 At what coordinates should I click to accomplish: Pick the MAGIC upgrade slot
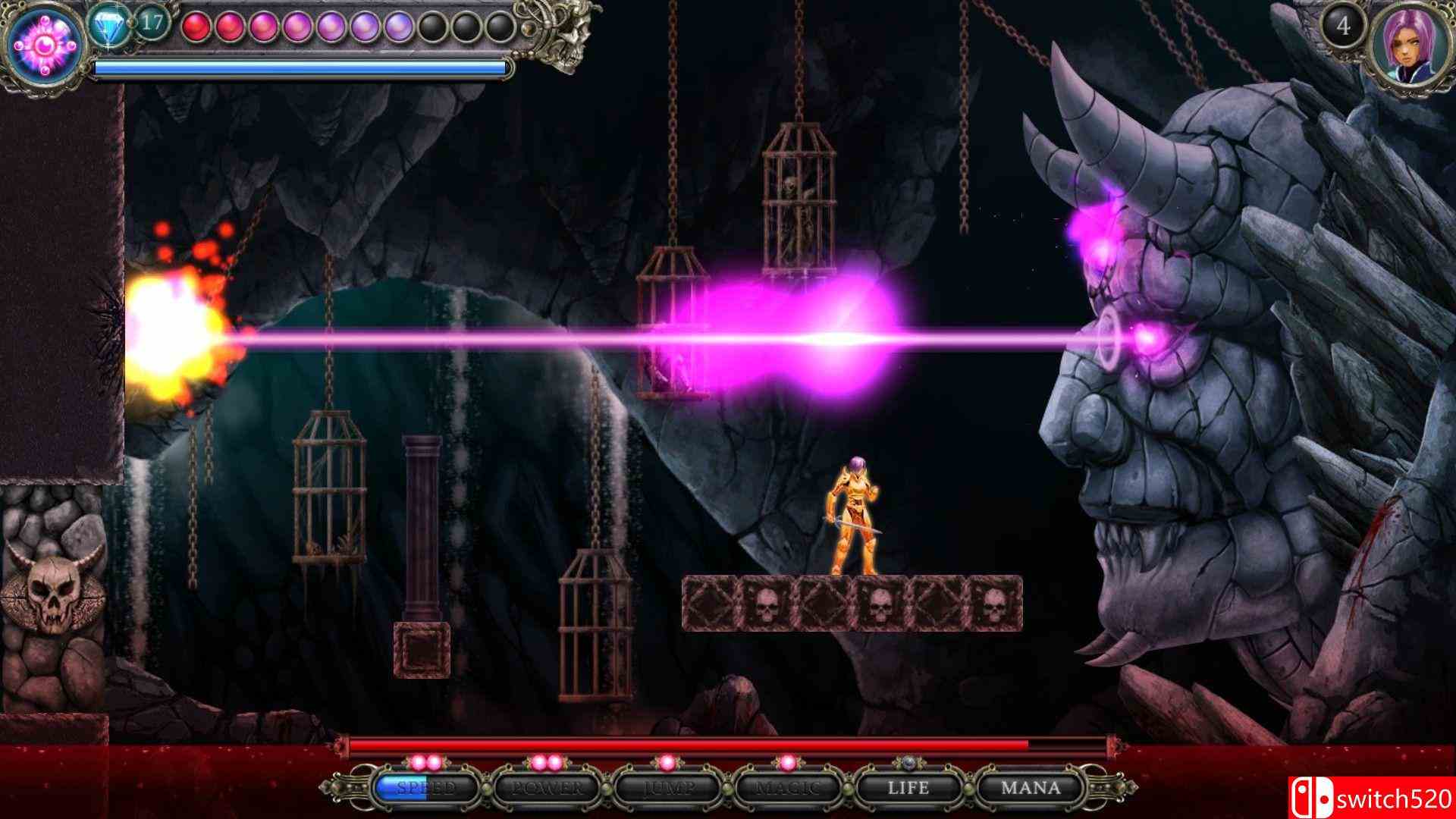tap(788, 788)
